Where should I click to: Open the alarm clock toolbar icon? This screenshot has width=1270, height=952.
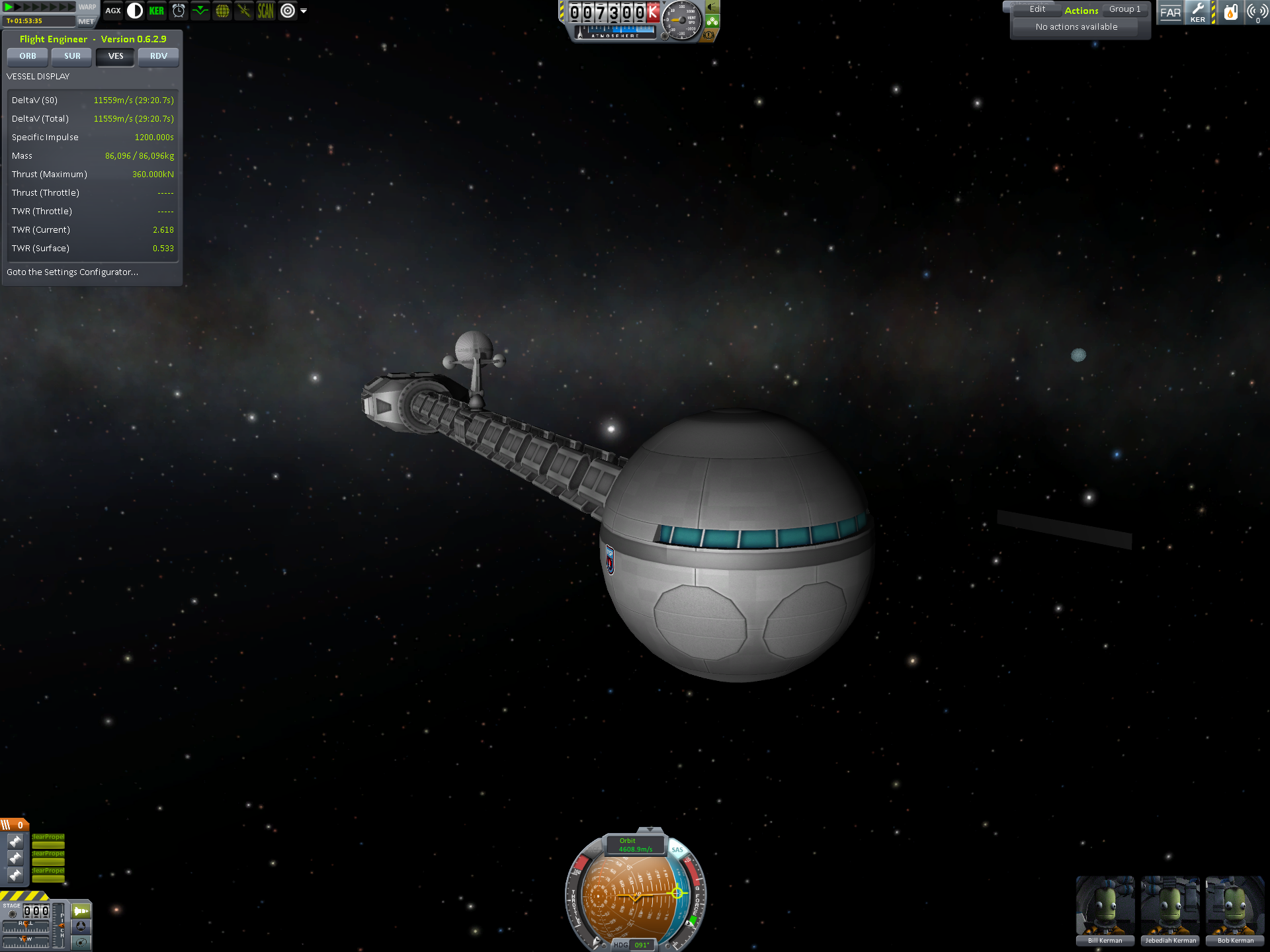pyautogui.click(x=179, y=11)
